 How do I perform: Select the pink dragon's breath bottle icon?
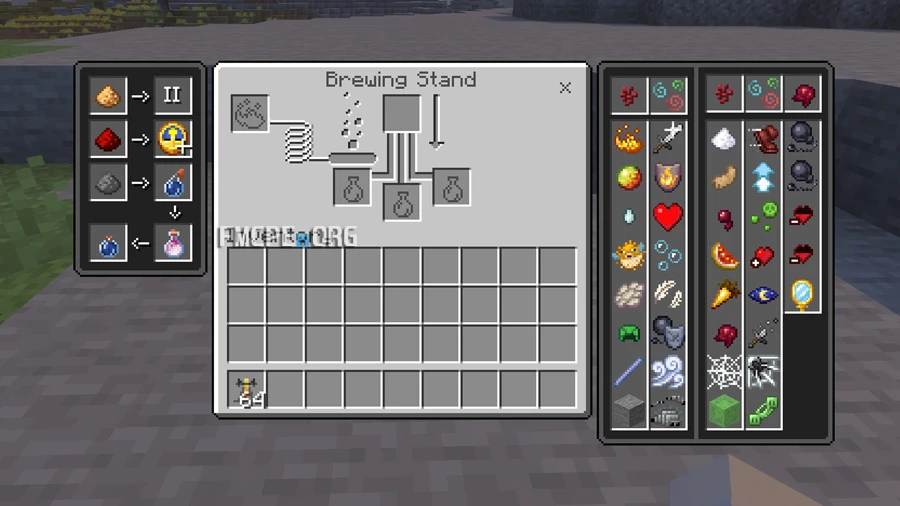(172, 243)
